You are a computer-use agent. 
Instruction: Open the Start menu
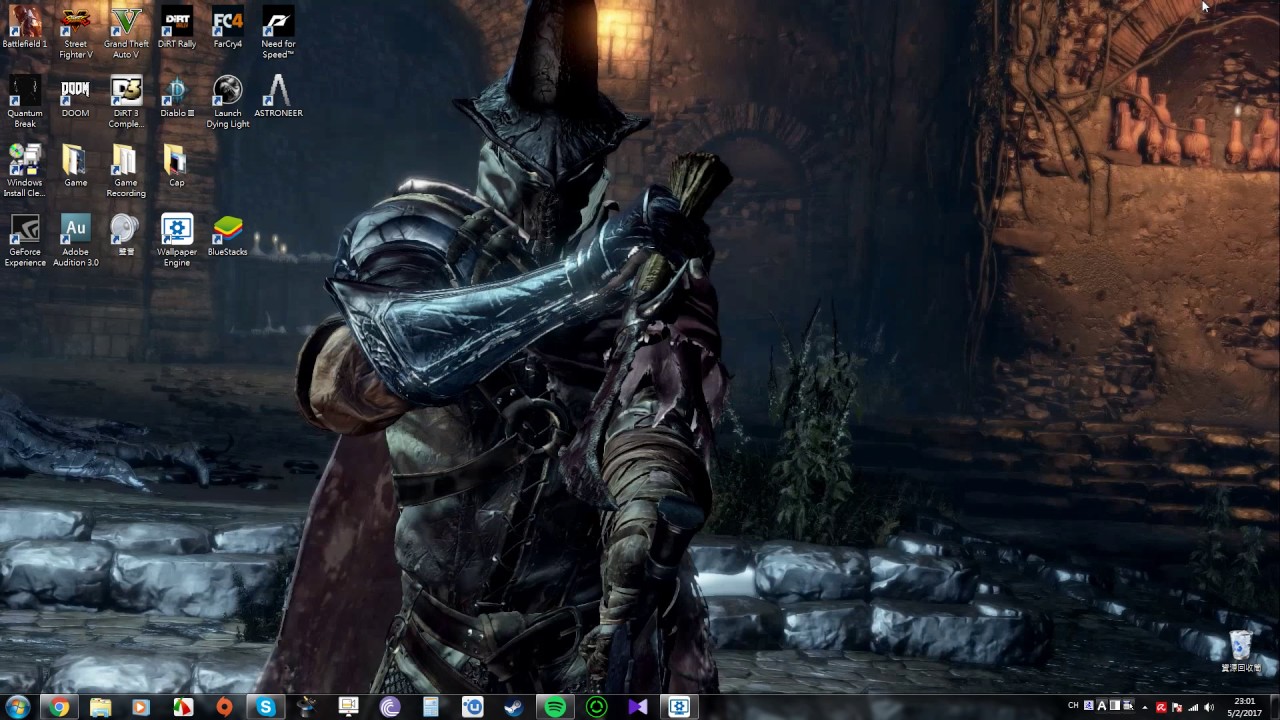click(x=16, y=707)
